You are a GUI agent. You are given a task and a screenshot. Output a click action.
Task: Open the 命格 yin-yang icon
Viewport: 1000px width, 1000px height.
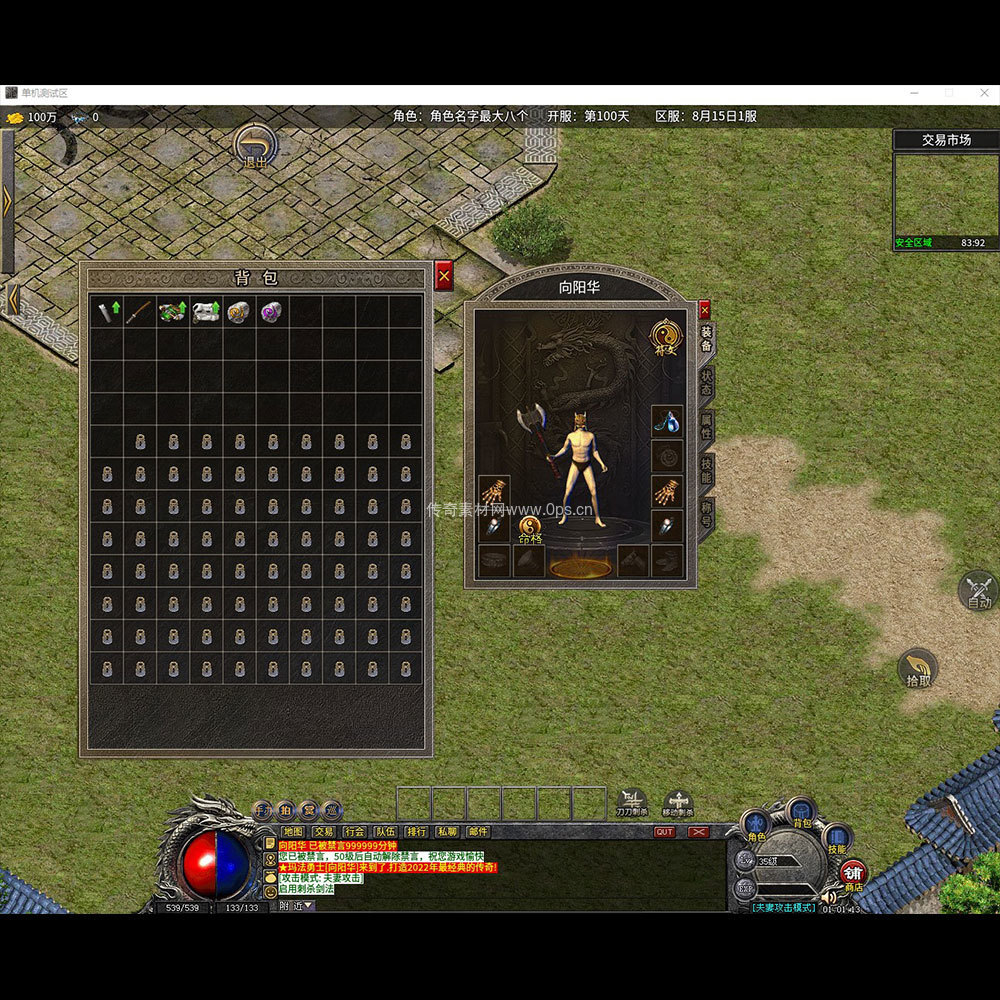pos(529,529)
